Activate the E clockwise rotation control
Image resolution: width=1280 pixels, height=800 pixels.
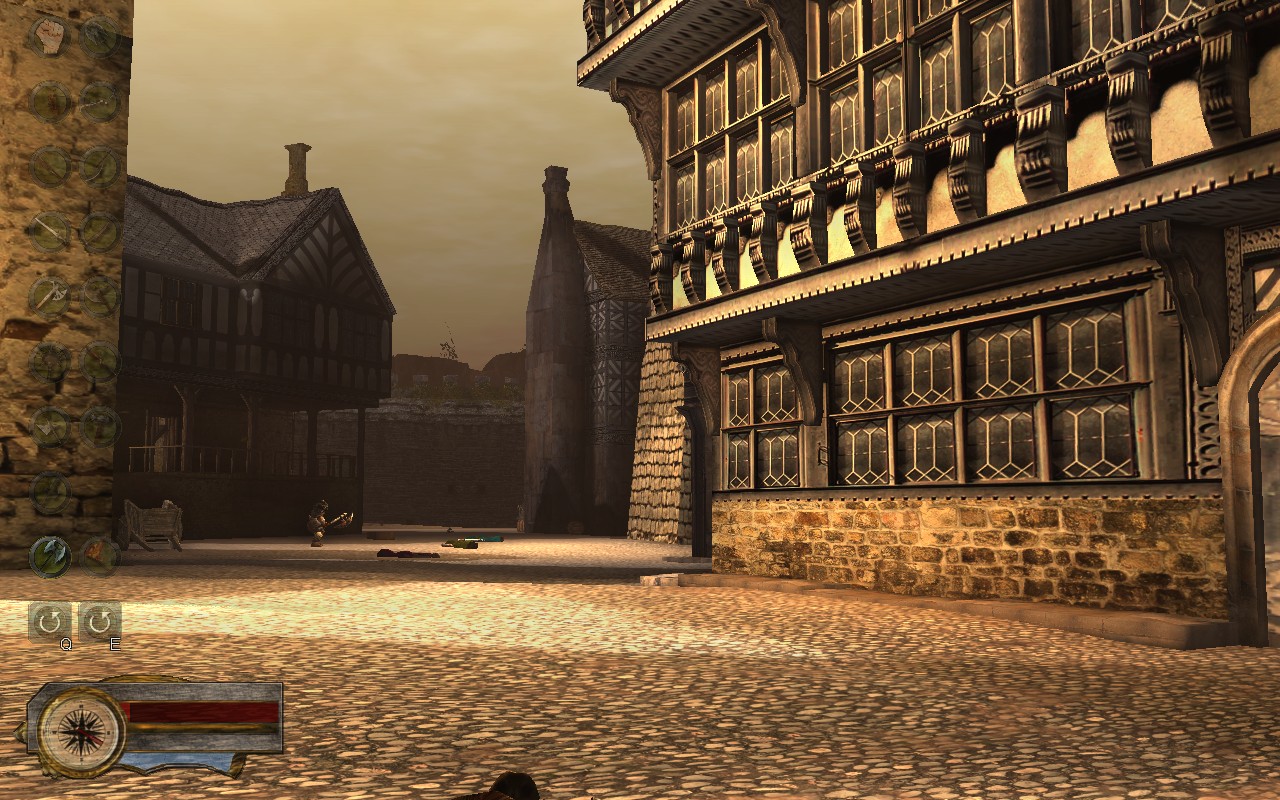[x=98, y=622]
